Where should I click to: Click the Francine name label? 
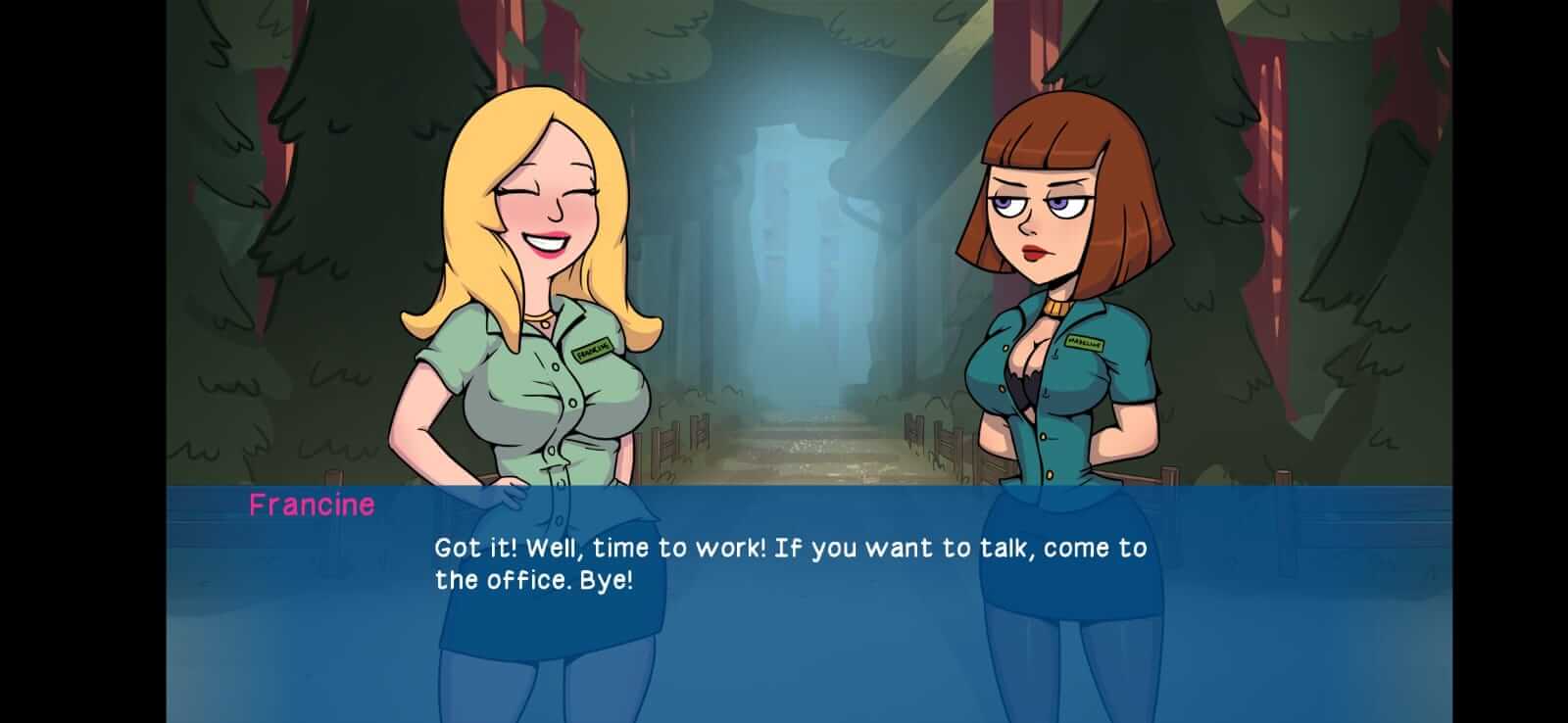click(x=312, y=506)
